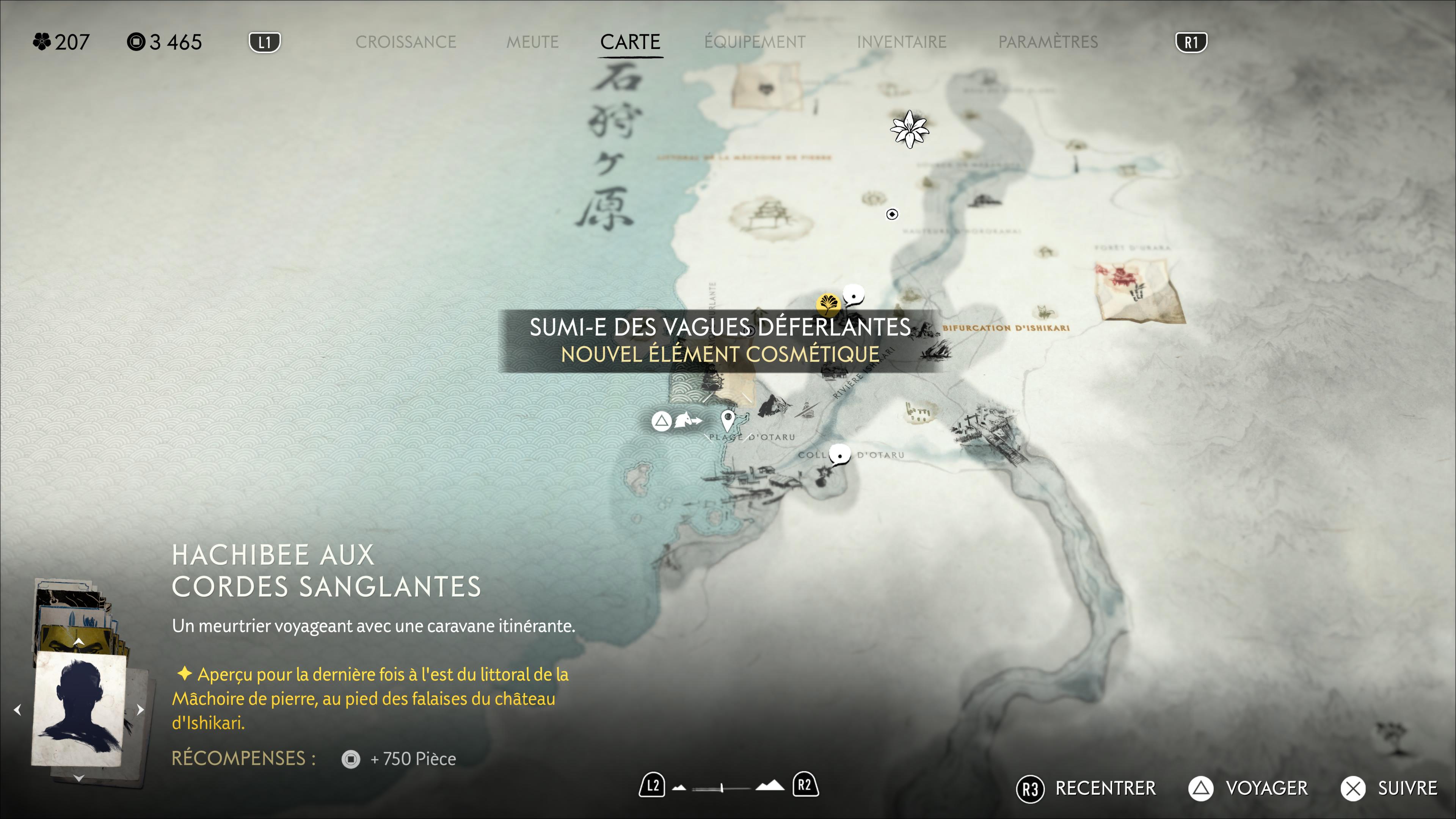Click the speech bubble marker near Otaru hill
Screen dimensions: 1456x819
839,455
